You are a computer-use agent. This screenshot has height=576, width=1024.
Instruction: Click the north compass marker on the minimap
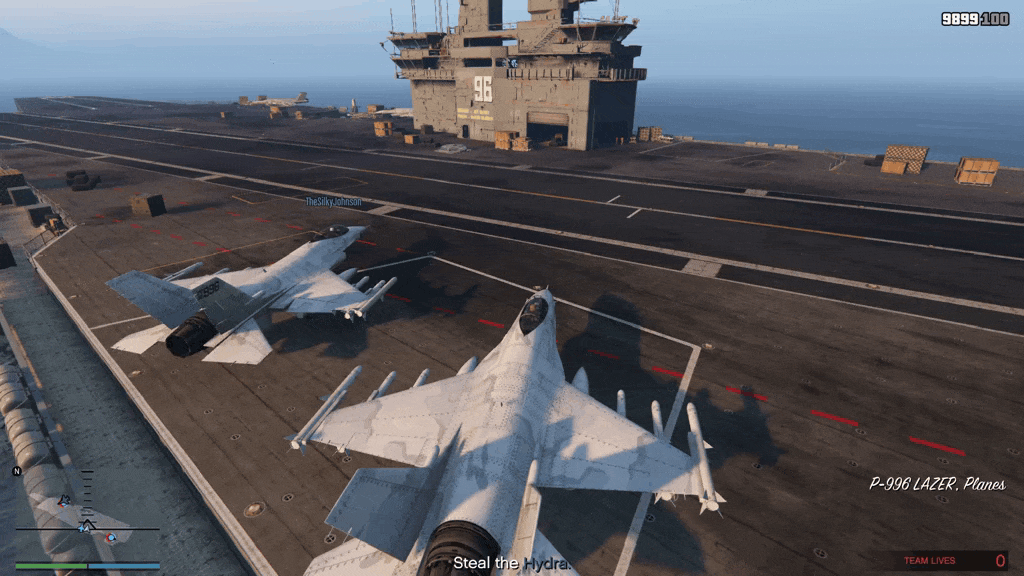click(x=17, y=471)
